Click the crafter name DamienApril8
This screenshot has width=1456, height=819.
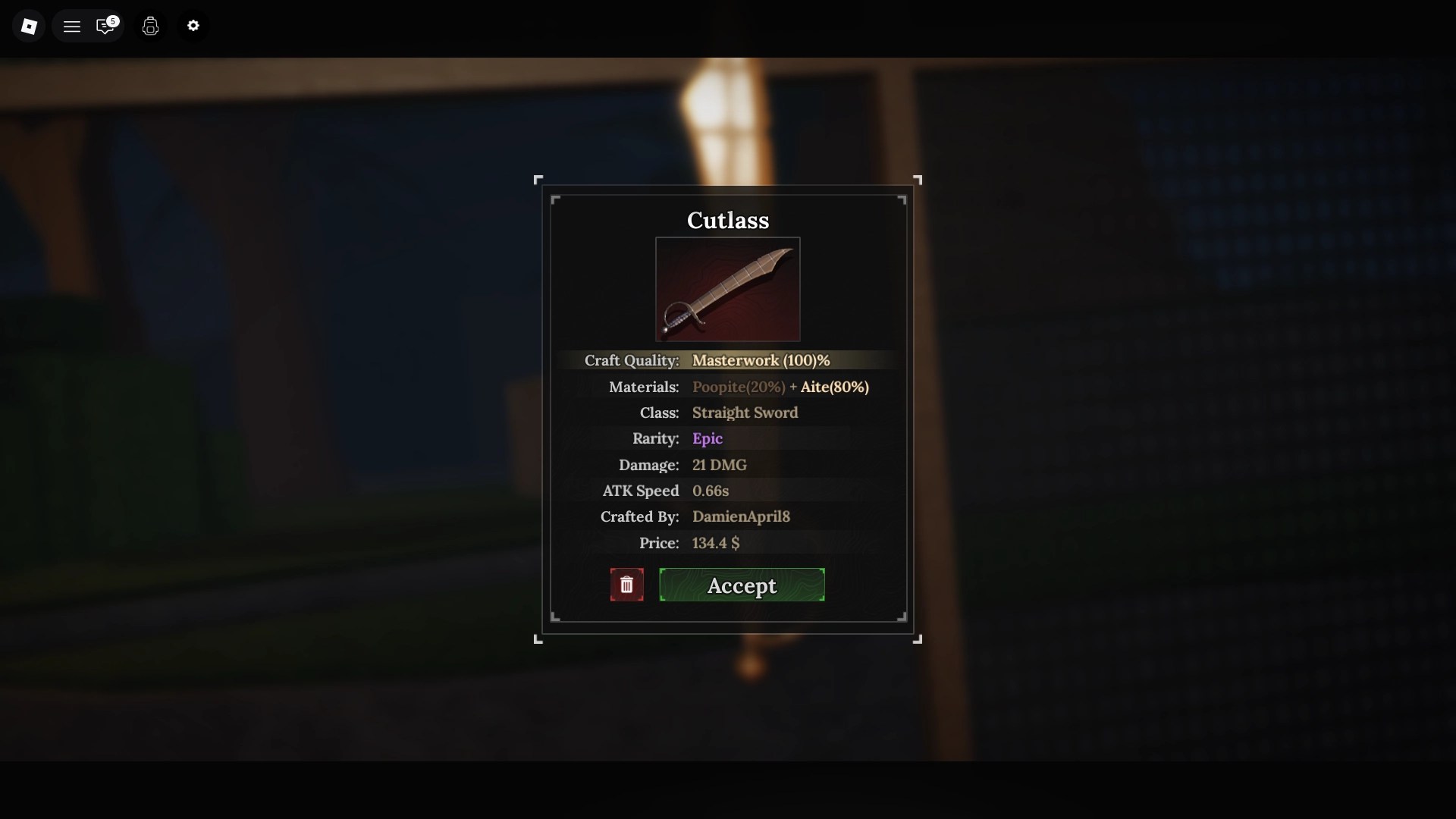pos(742,516)
